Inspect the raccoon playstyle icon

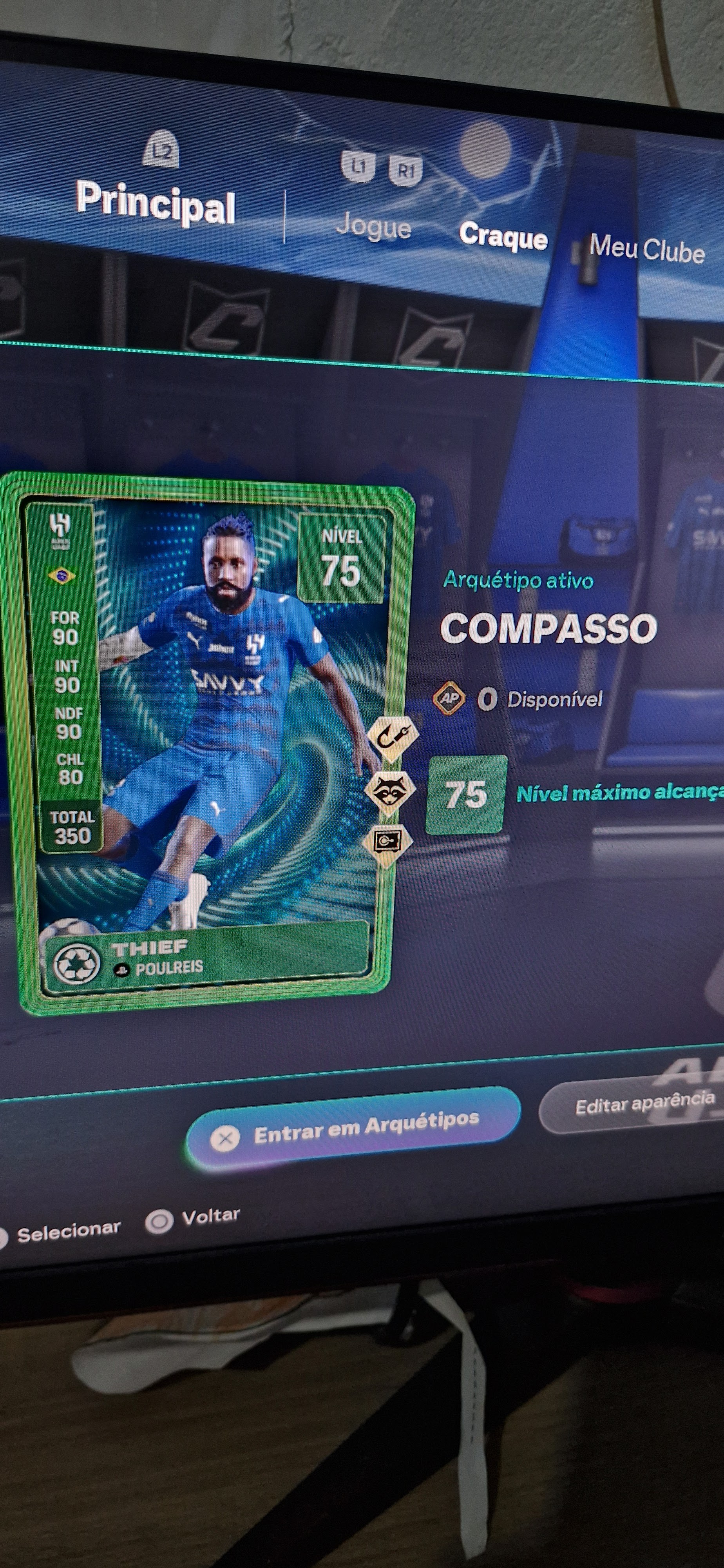pyautogui.click(x=389, y=791)
